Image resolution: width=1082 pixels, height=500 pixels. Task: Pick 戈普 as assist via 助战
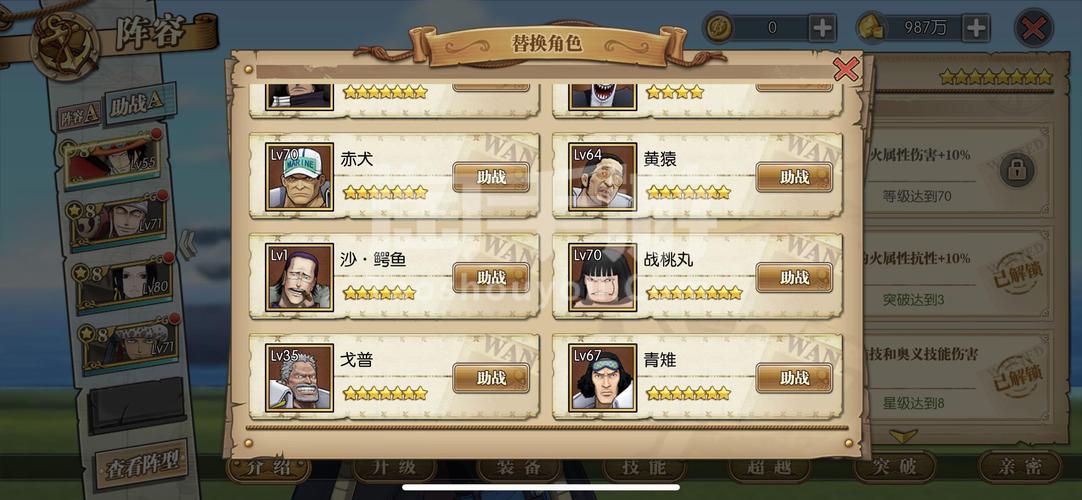point(490,378)
